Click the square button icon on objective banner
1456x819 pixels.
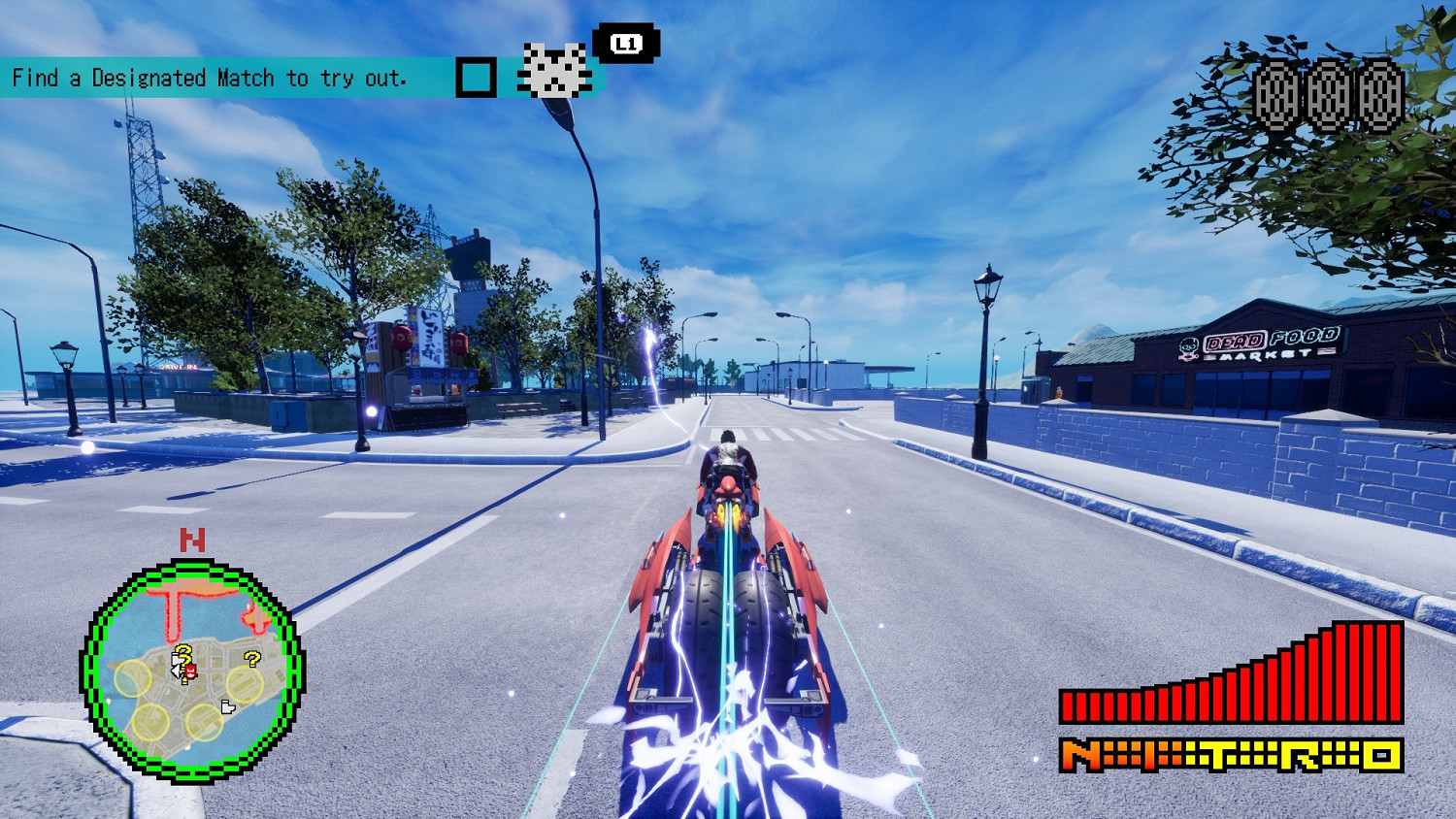(475, 77)
